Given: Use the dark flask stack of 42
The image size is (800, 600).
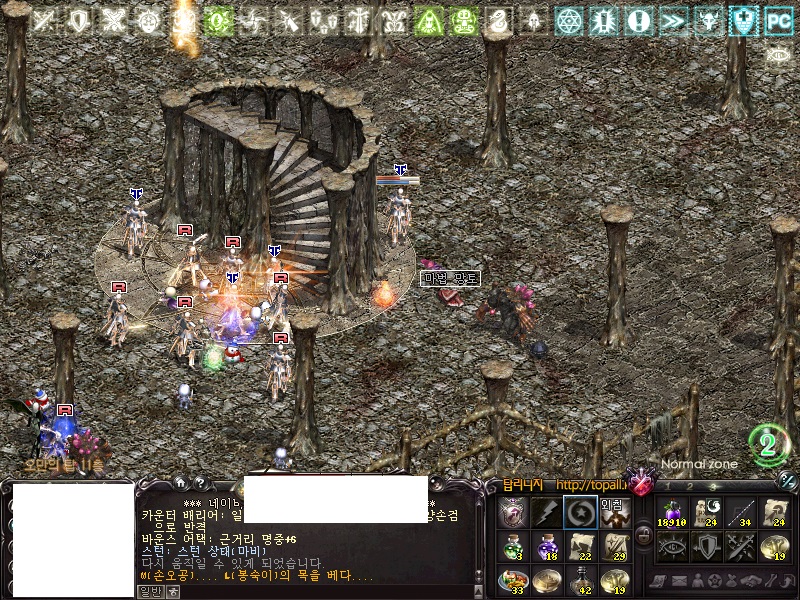Looking at the screenshot, I should [580, 580].
